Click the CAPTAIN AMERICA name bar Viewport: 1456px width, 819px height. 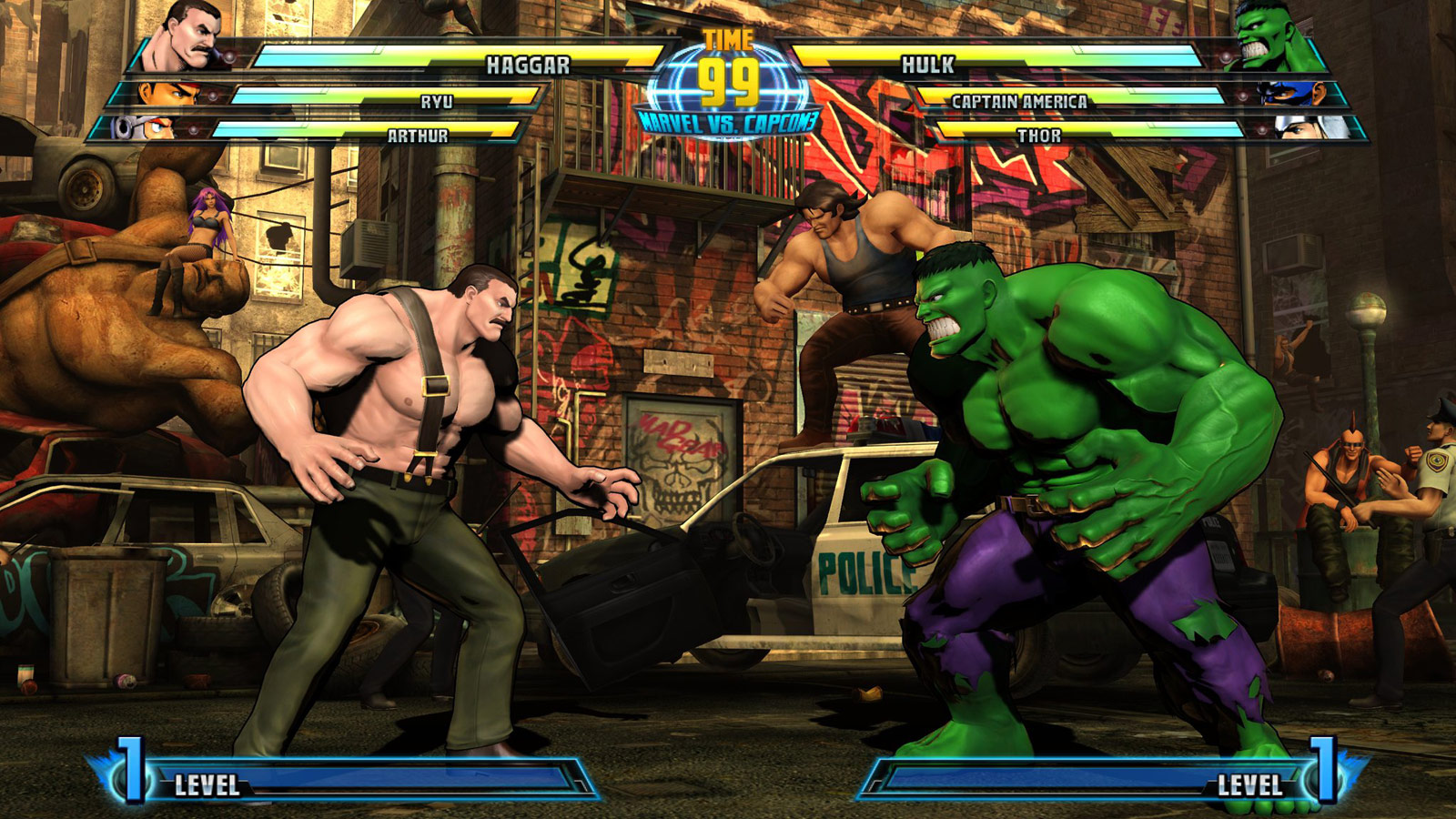coord(1019,105)
